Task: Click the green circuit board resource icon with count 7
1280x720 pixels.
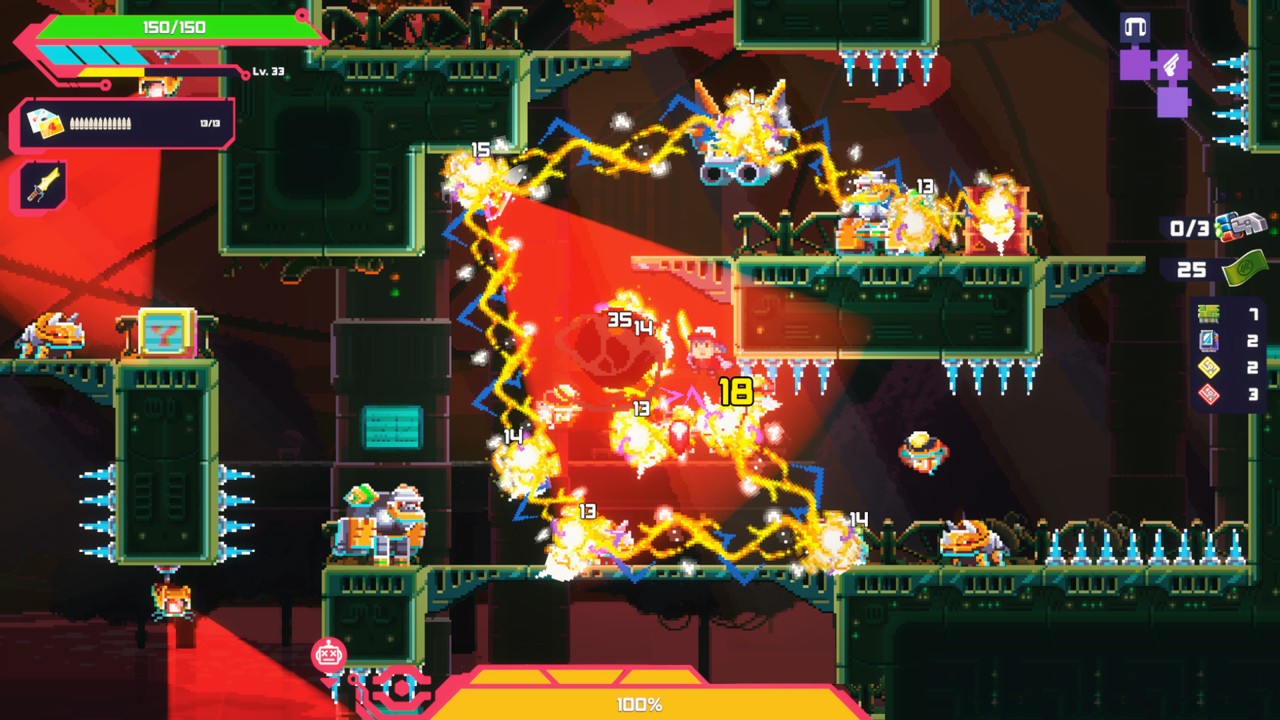Action: point(1207,312)
